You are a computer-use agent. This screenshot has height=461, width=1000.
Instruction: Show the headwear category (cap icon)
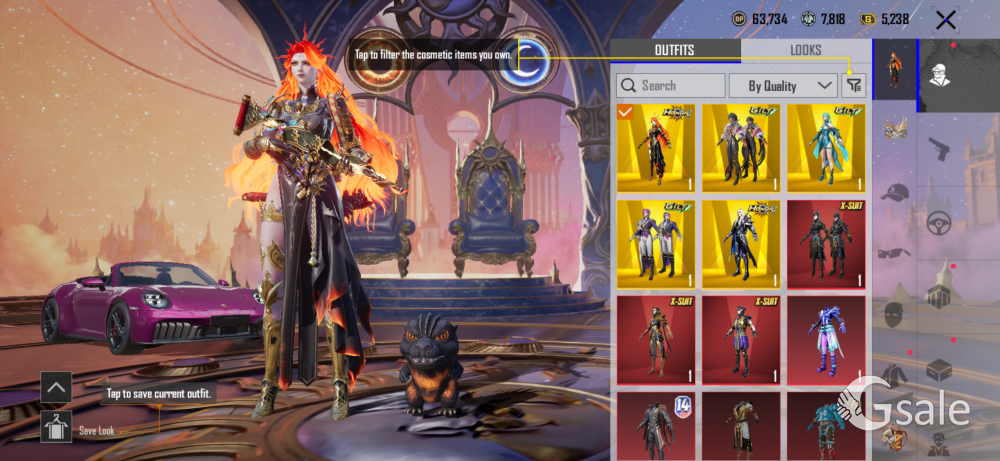click(894, 192)
